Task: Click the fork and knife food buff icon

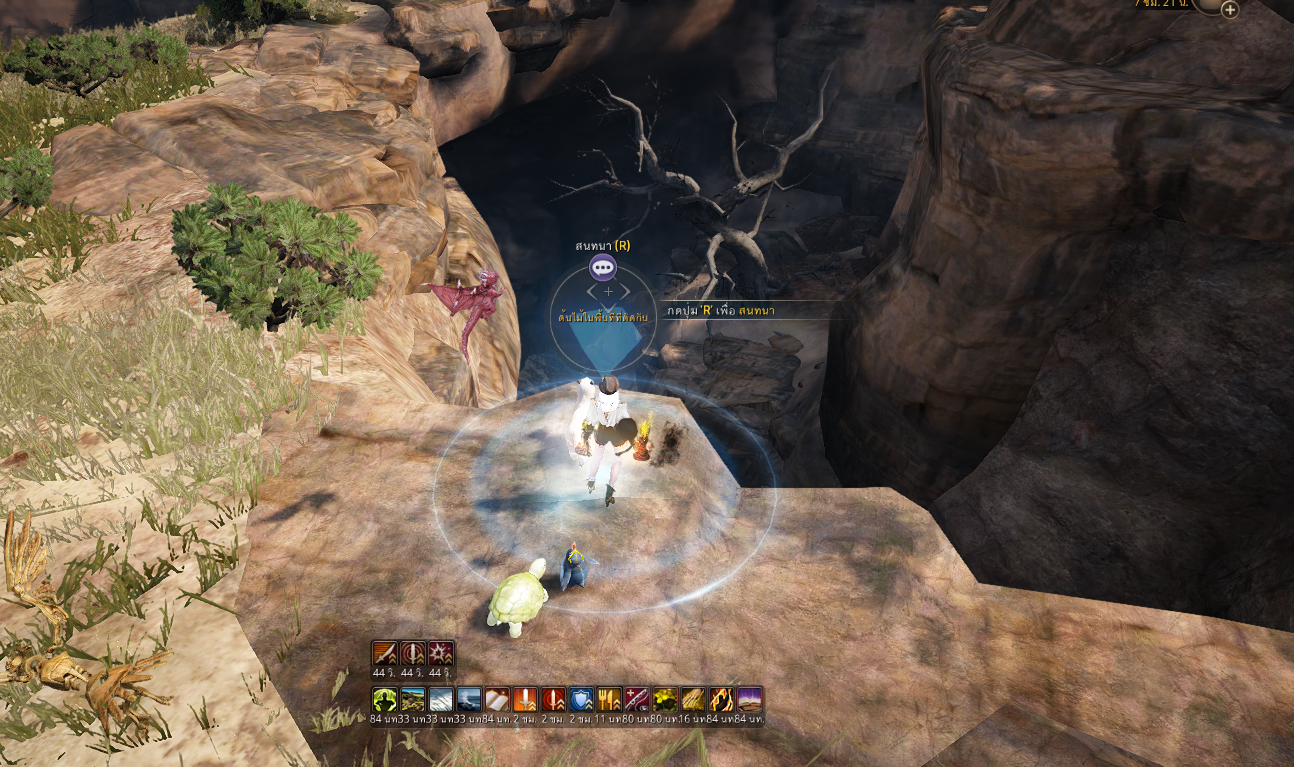Action: 609,699
